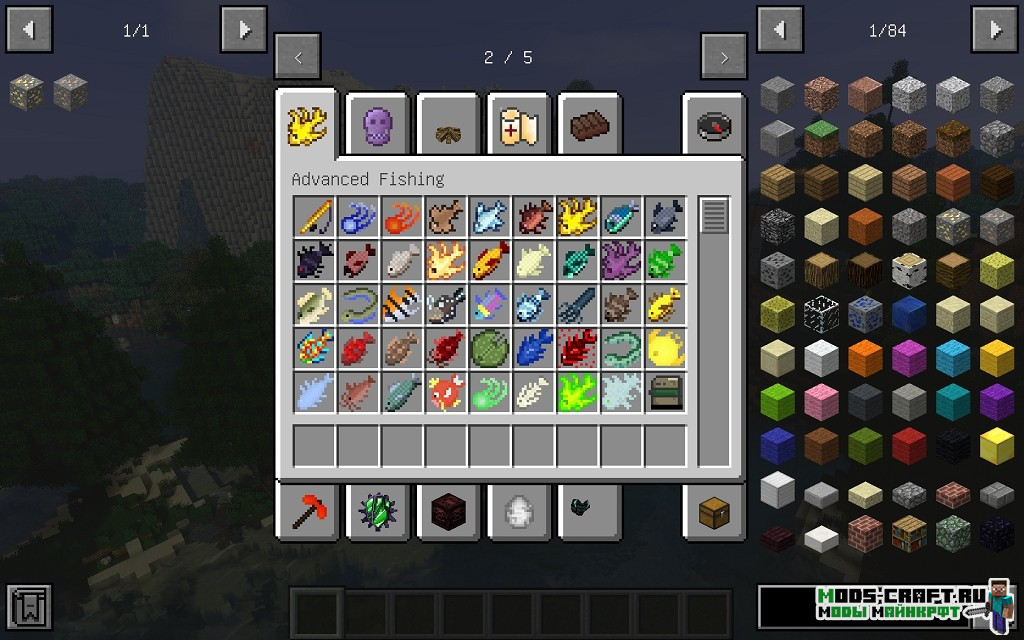Screen dimensions: 1024x640
Task: Click the creative inventory scrollbar handle
Action: click(x=714, y=216)
